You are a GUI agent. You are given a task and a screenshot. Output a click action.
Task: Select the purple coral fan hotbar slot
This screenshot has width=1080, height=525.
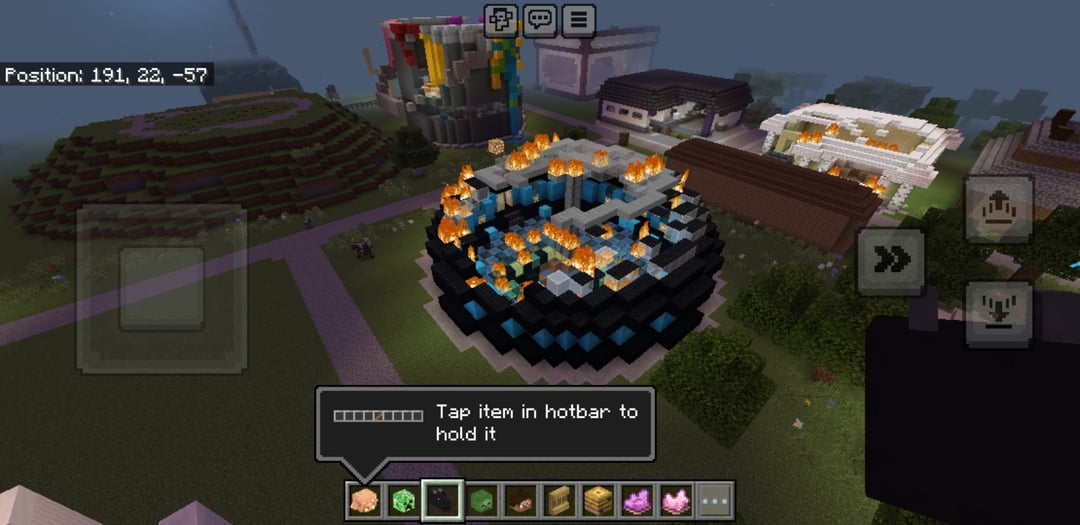(x=636, y=499)
